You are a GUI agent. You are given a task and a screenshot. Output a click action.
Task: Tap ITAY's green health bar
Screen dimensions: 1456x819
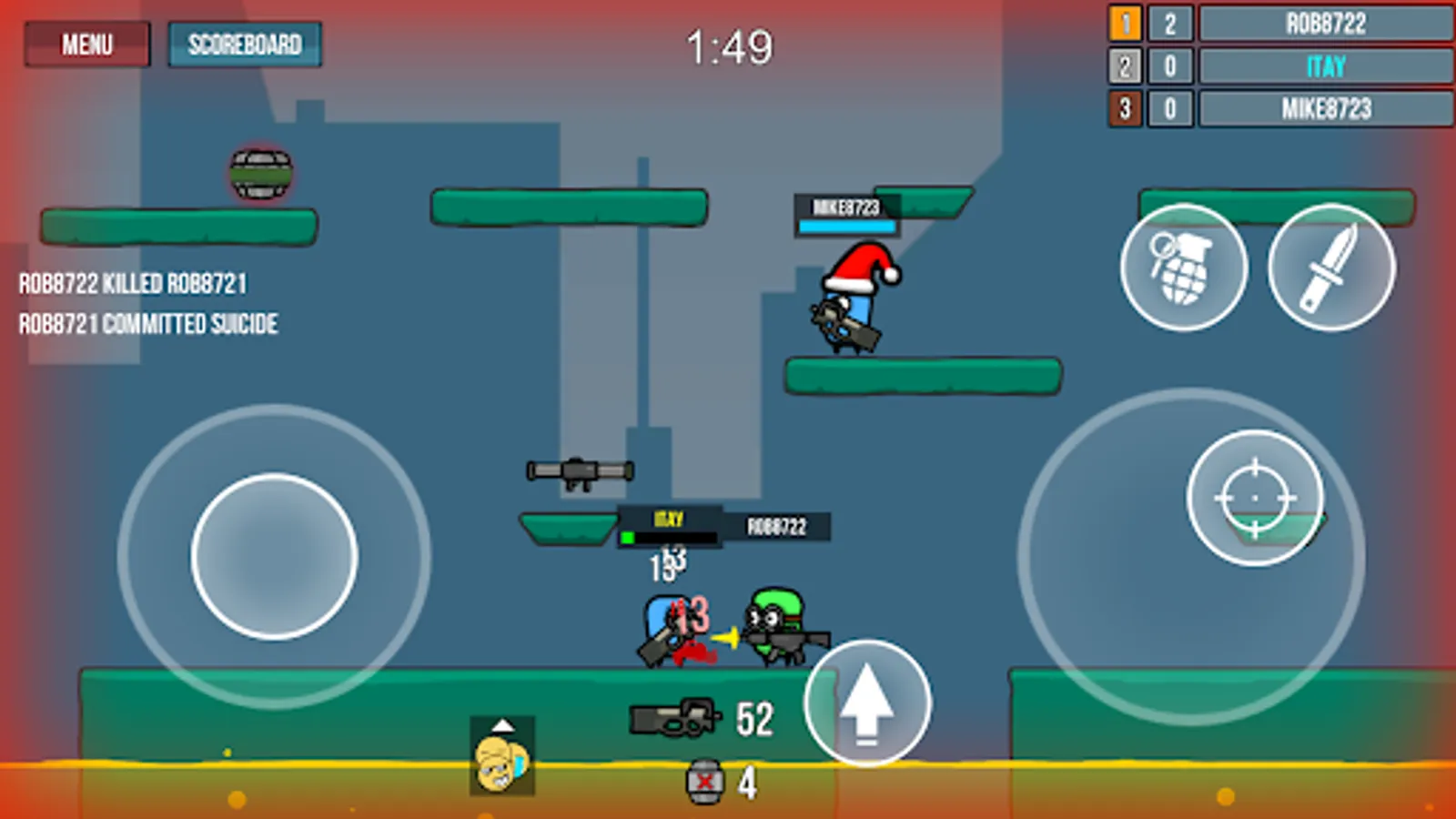pos(630,537)
